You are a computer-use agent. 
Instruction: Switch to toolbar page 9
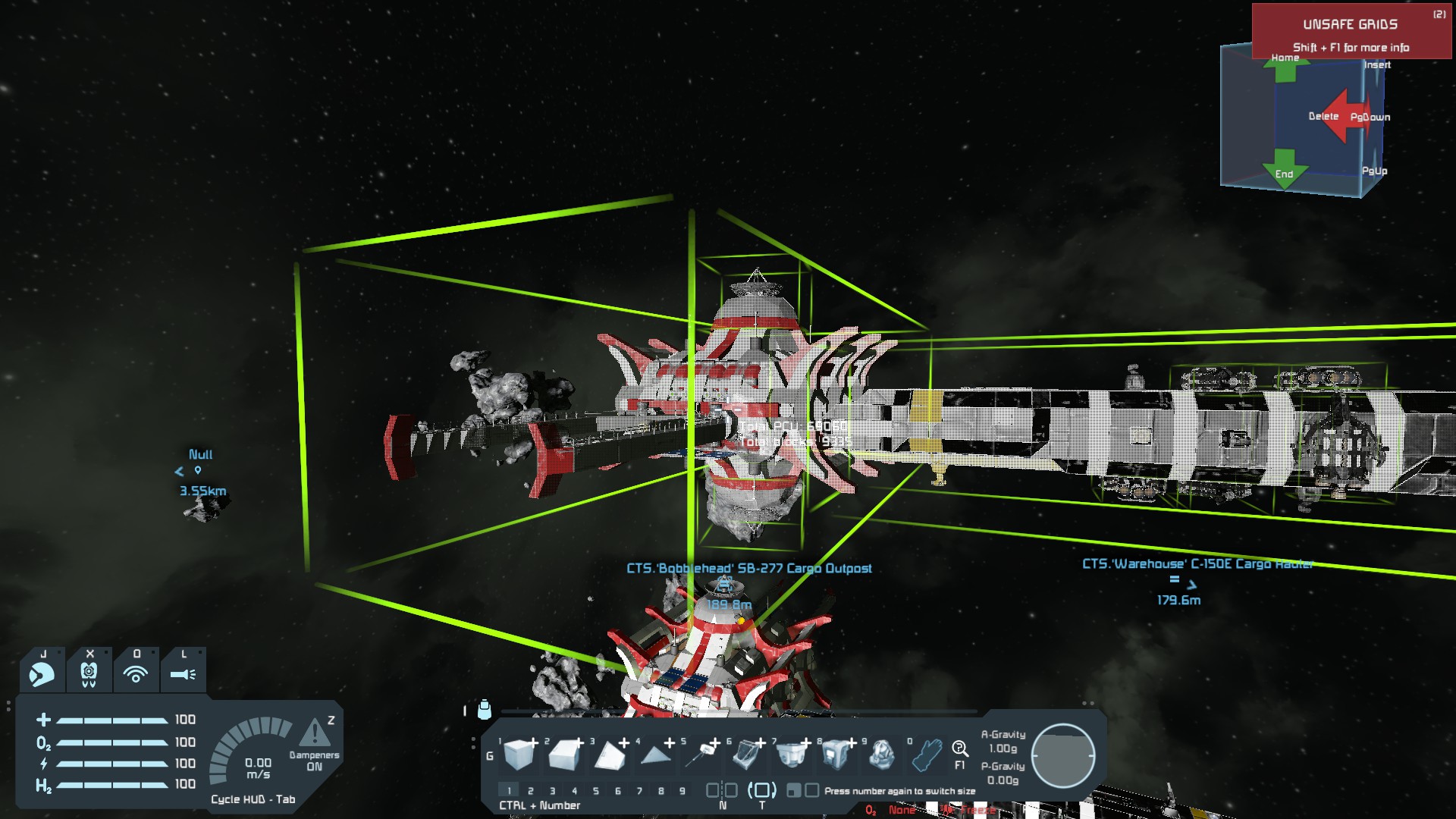coord(682,791)
